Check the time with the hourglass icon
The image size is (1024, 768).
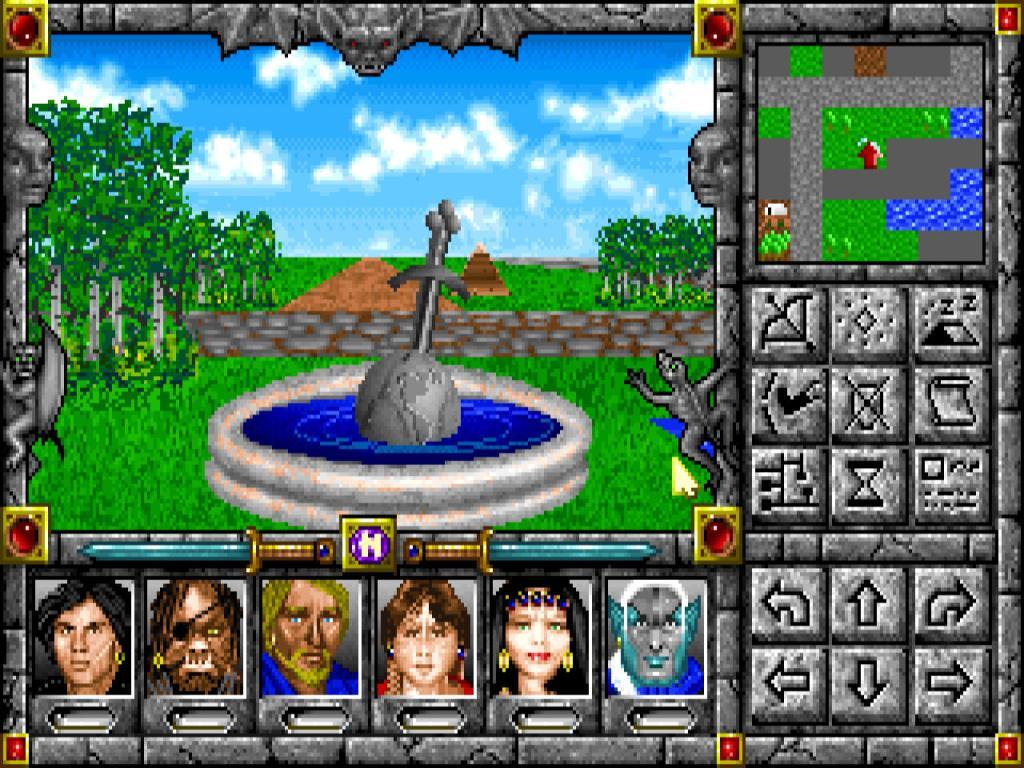click(x=870, y=486)
